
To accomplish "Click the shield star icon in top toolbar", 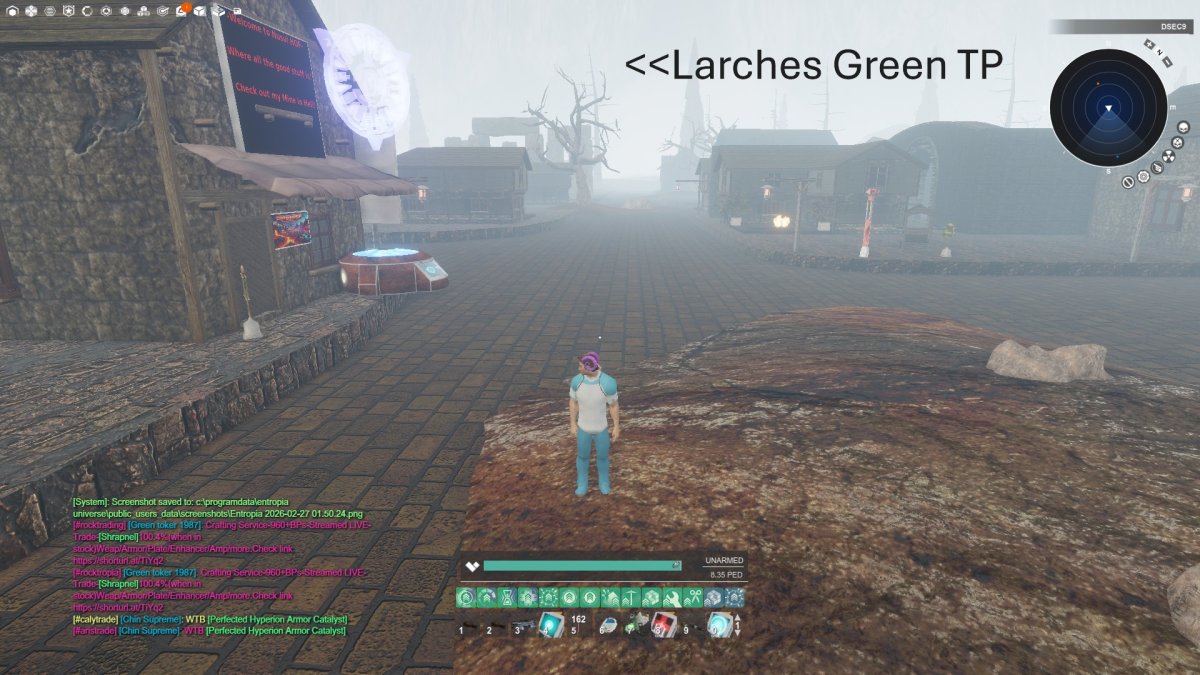I will [x=68, y=11].
